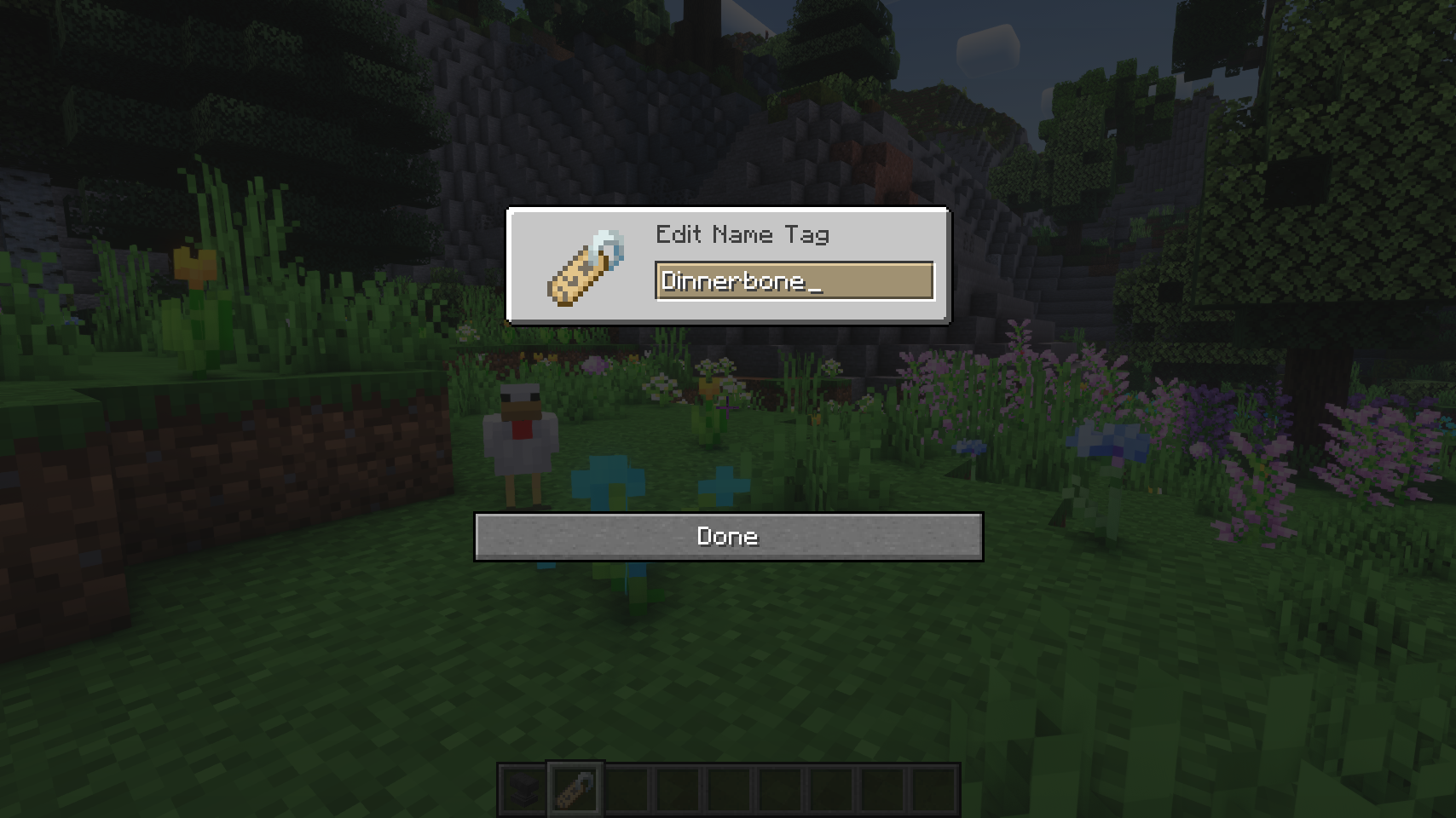Screen dimensions: 1456x818
Task: Click the Done button
Action: (x=729, y=537)
